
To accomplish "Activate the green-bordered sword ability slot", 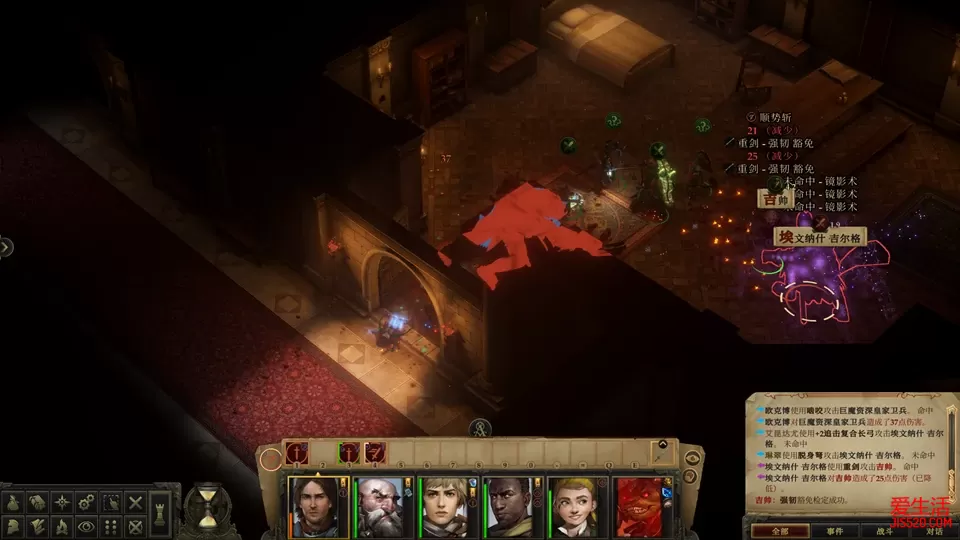I will pyautogui.click(x=349, y=453).
